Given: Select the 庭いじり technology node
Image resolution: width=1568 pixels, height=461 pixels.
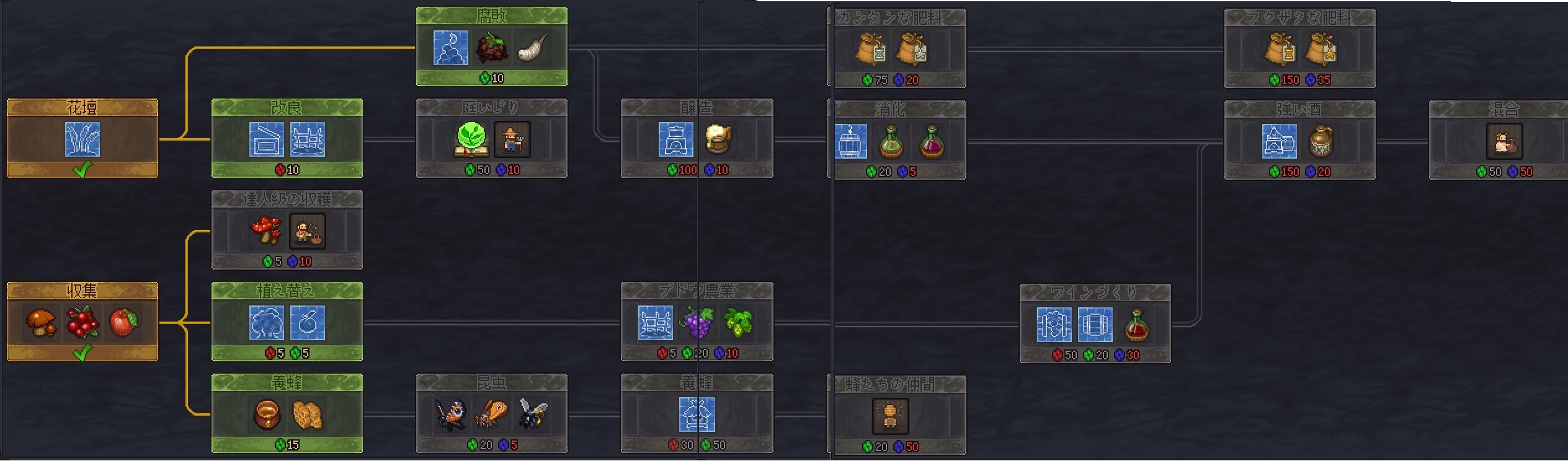Looking at the screenshot, I should 491,138.
